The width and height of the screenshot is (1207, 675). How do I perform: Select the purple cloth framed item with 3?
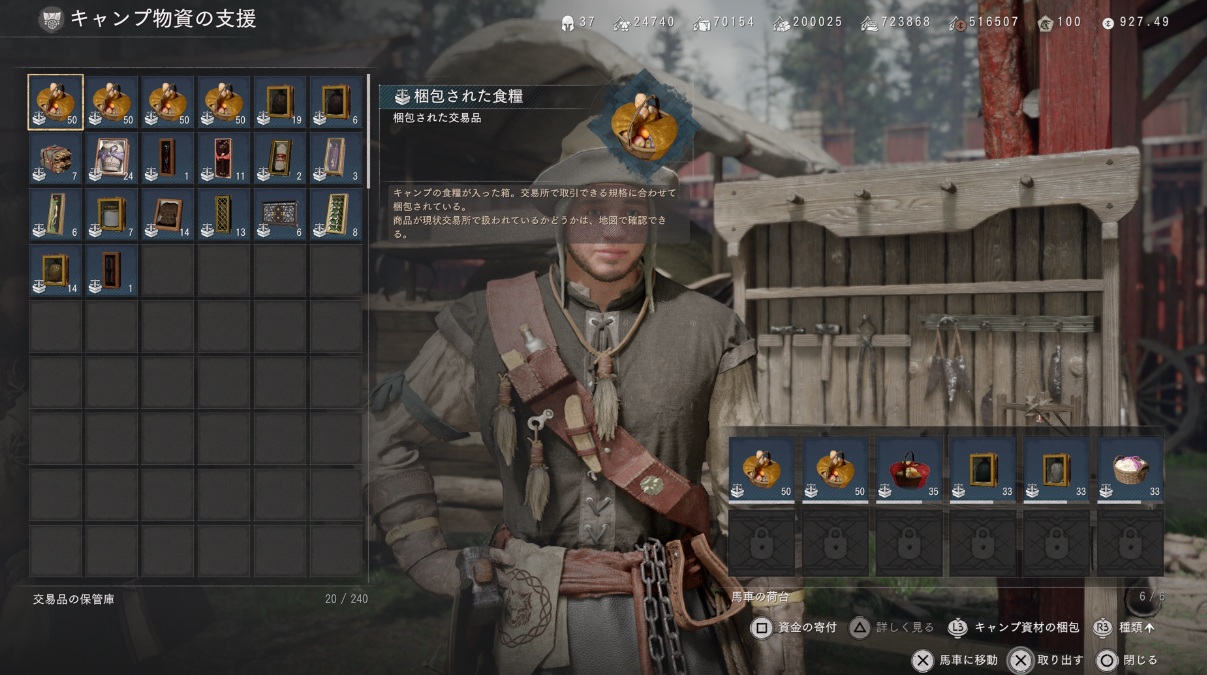[x=336, y=158]
